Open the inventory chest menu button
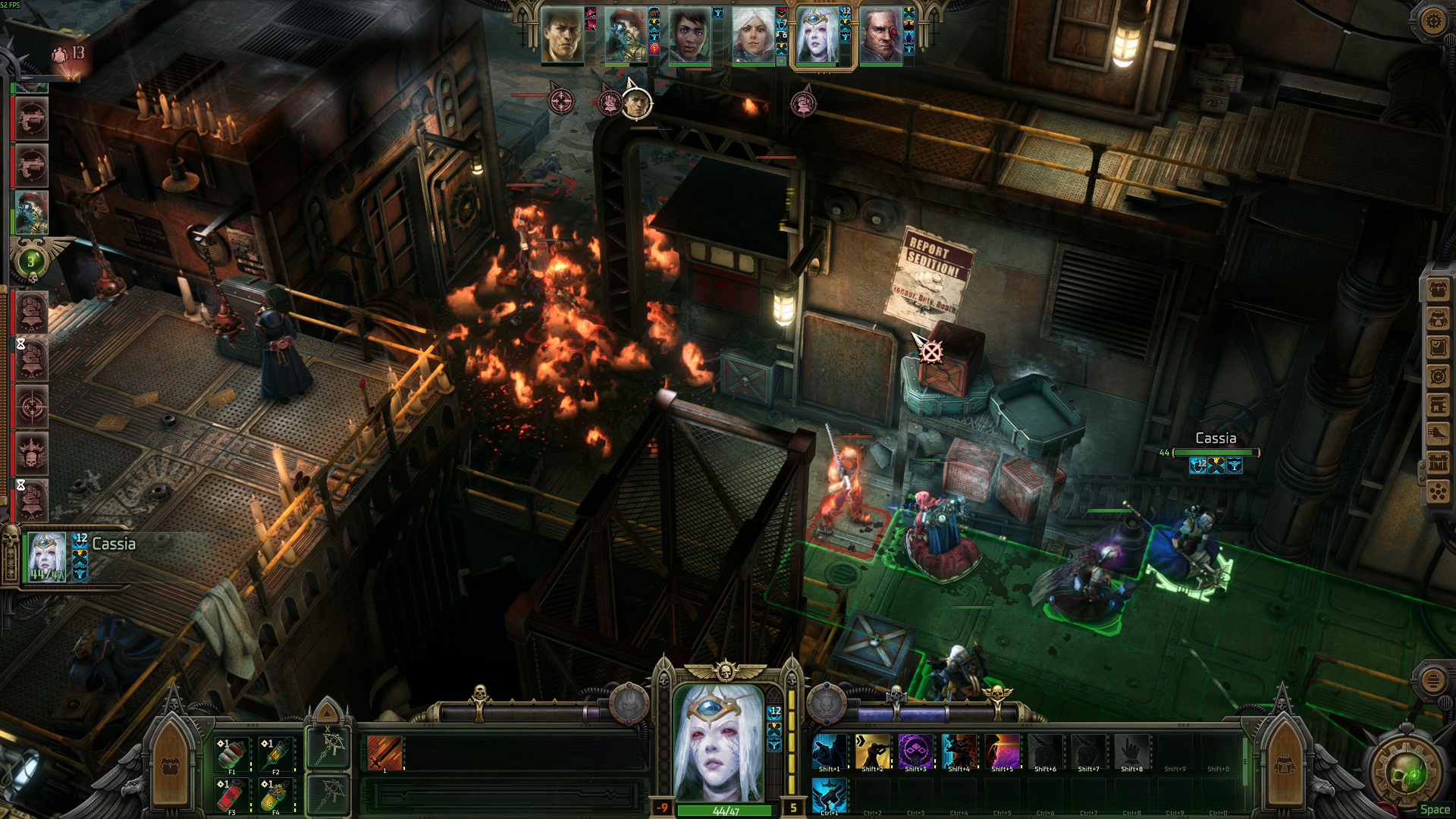Screen dimensions: 1456x819 (x=1439, y=290)
